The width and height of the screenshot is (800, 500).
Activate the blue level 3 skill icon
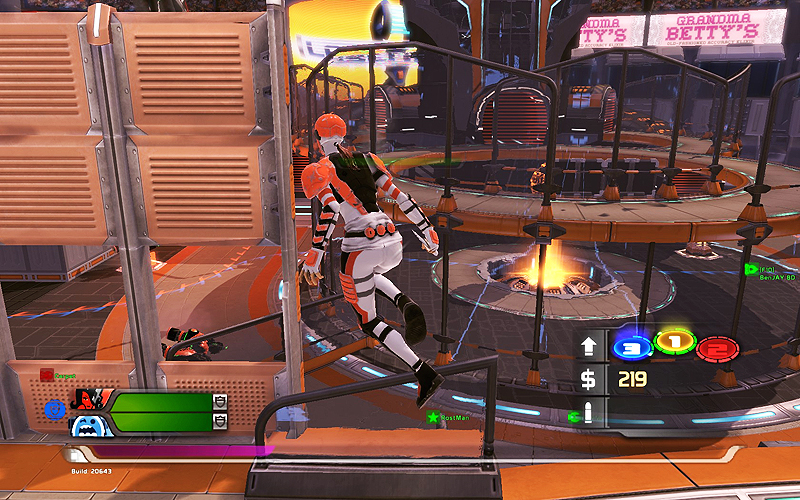pyautogui.click(x=630, y=347)
